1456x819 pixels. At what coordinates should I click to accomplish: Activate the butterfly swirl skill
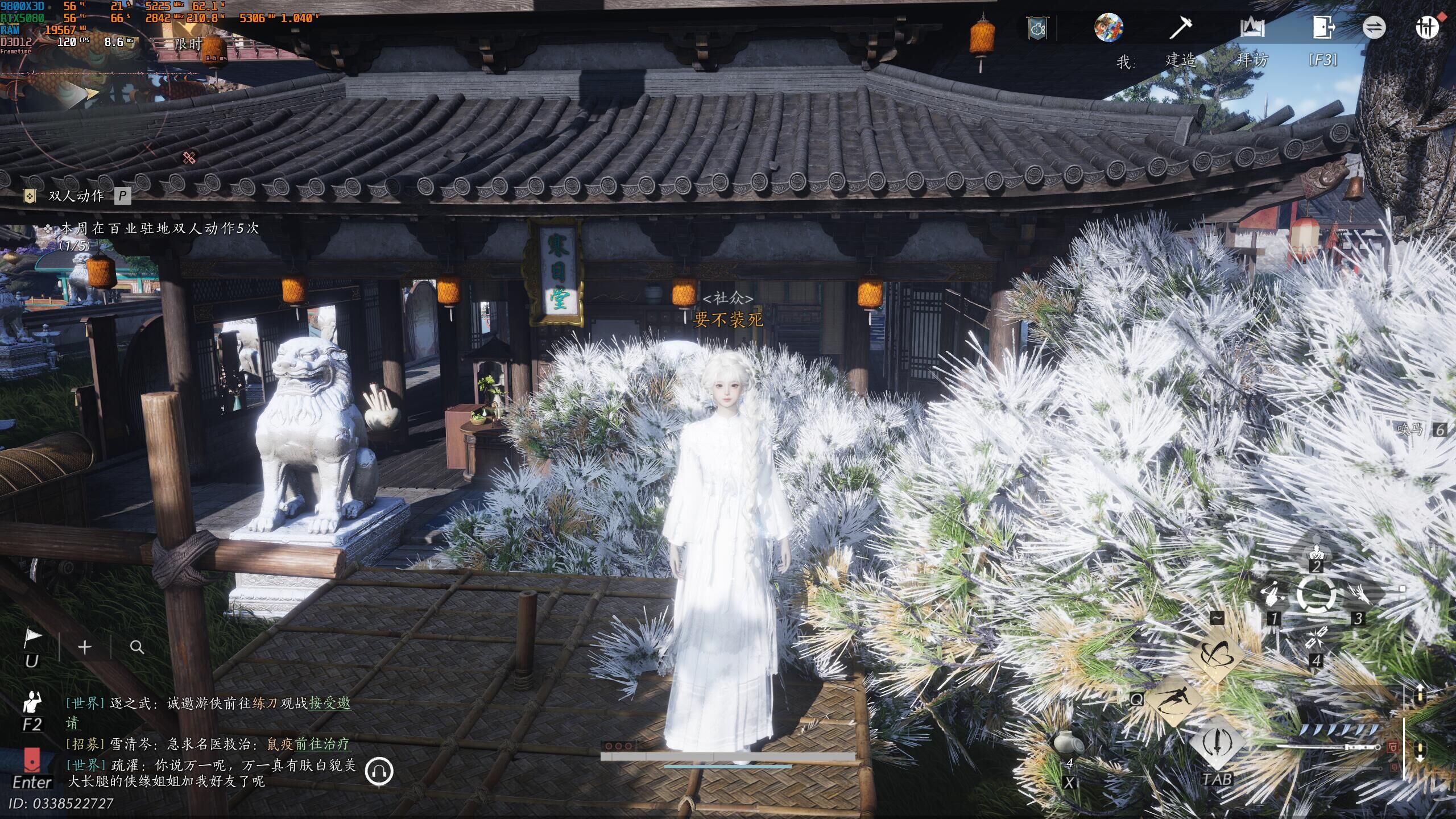click(x=1215, y=655)
